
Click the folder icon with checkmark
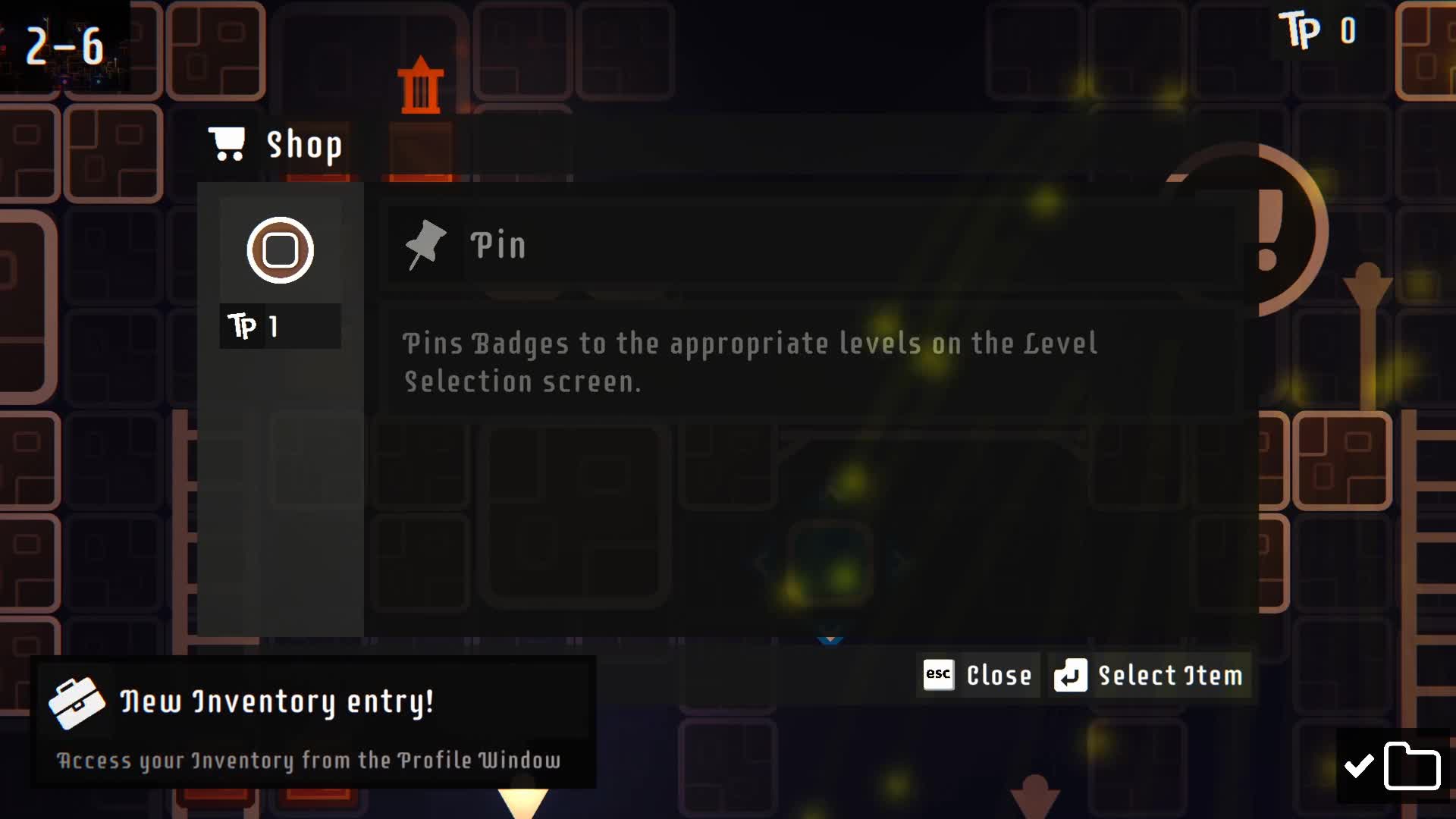pos(1394,766)
